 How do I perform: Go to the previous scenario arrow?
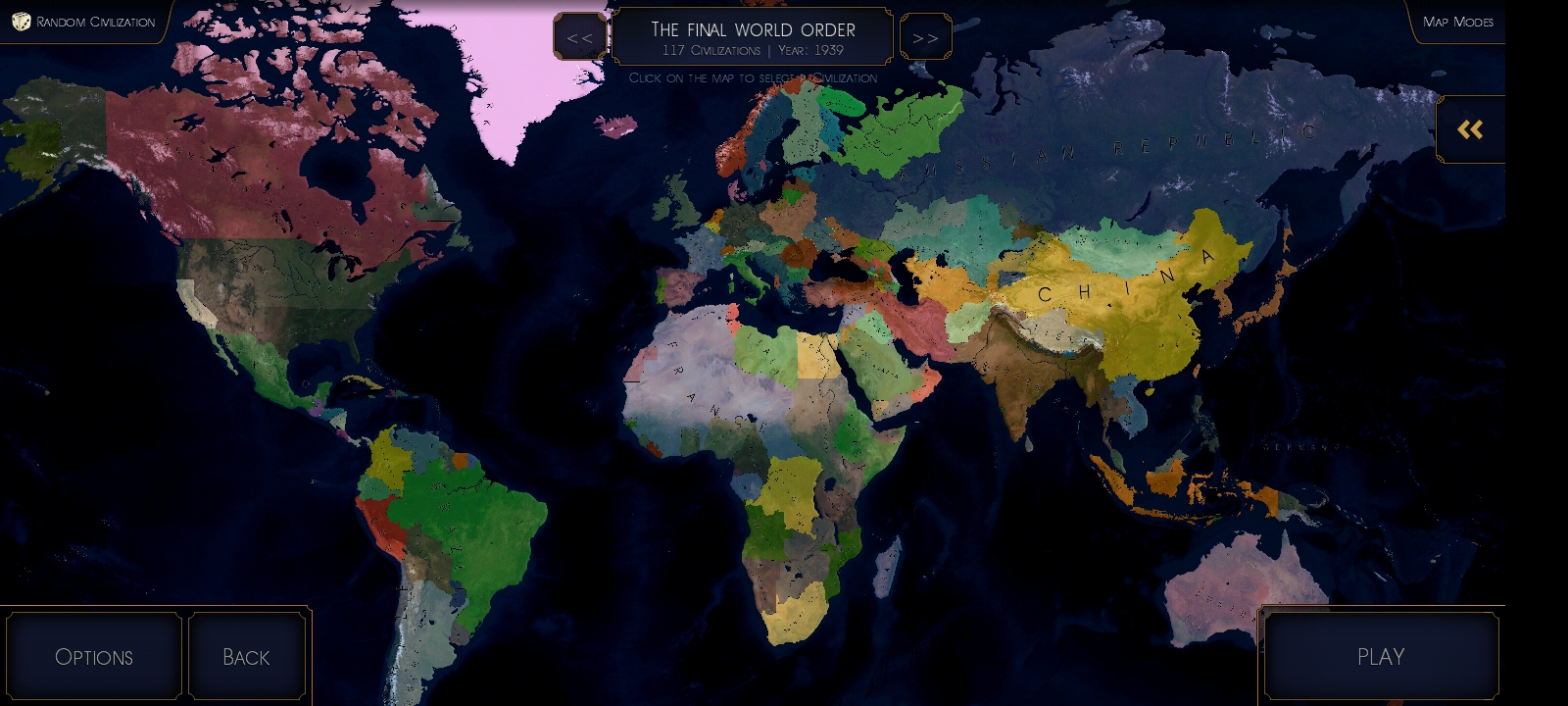[x=579, y=37]
